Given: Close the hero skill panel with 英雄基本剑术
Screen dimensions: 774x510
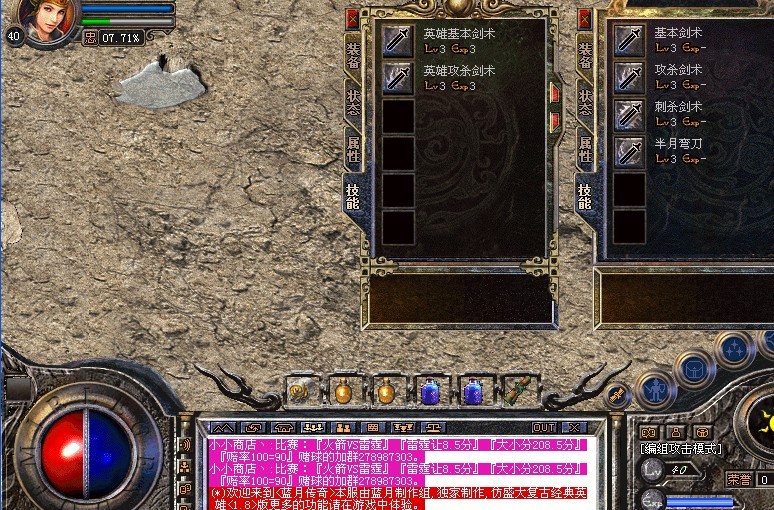Looking at the screenshot, I should (x=352, y=18).
